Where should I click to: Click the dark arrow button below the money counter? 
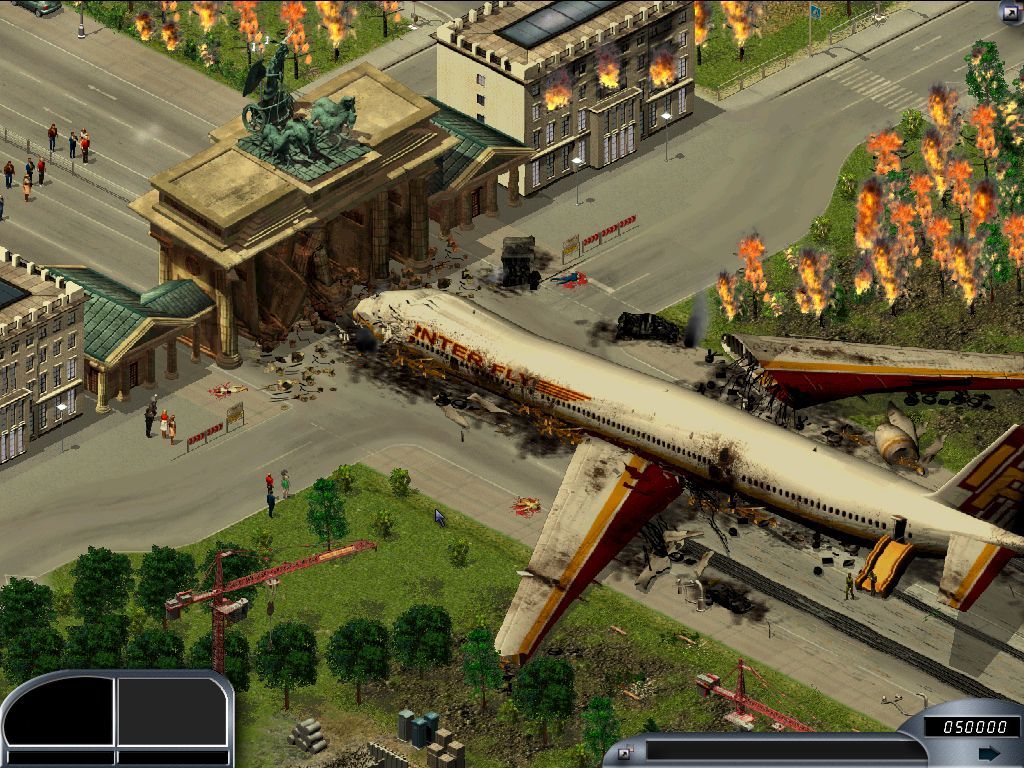coord(988,752)
